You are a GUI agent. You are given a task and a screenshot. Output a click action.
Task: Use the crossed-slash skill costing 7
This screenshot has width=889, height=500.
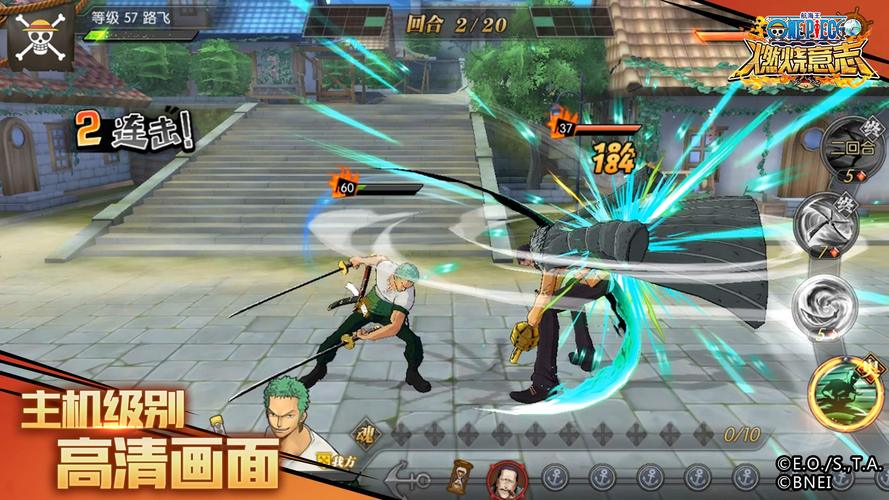(826, 224)
